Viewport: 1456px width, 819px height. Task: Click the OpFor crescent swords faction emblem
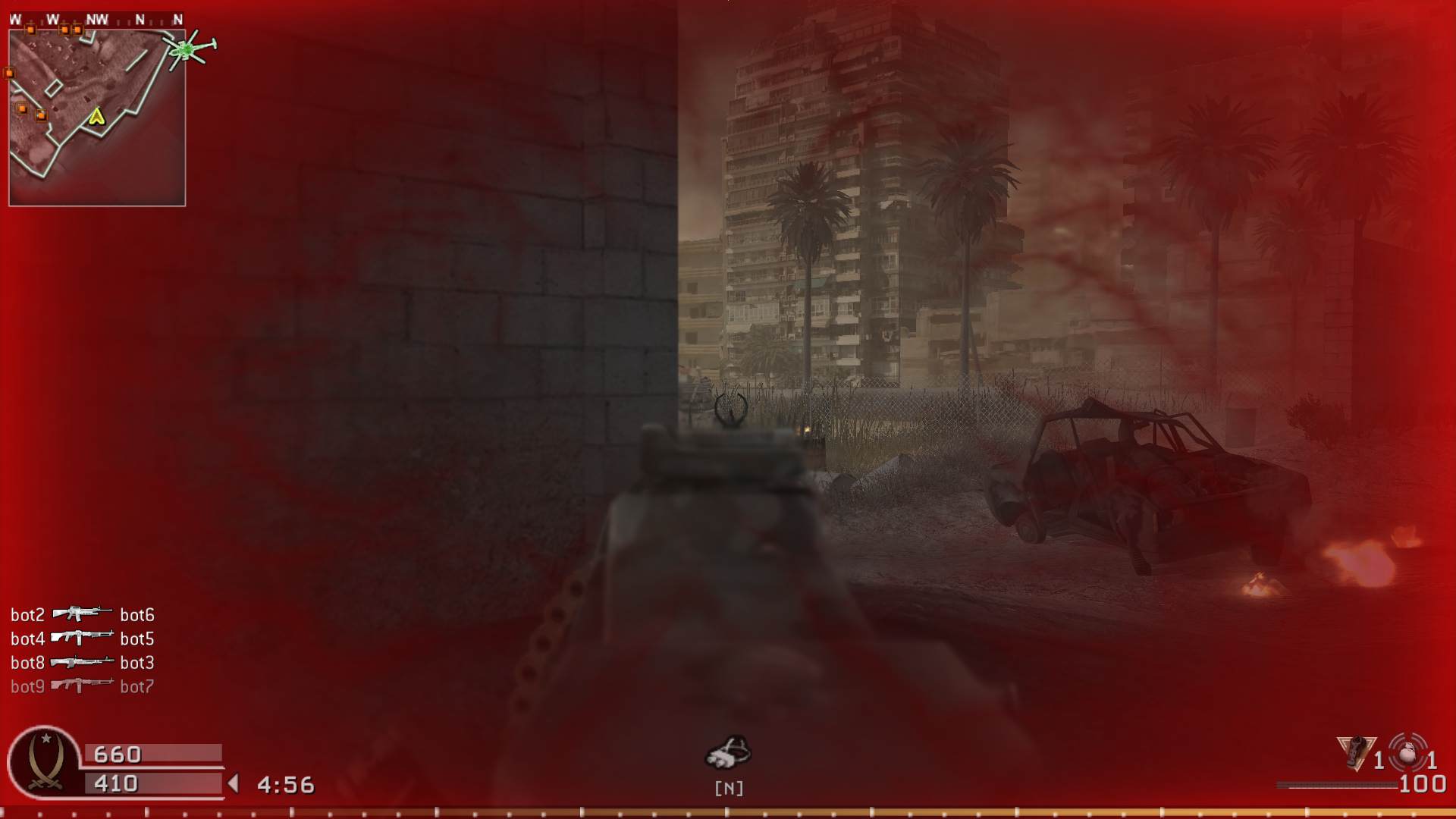coord(45,762)
